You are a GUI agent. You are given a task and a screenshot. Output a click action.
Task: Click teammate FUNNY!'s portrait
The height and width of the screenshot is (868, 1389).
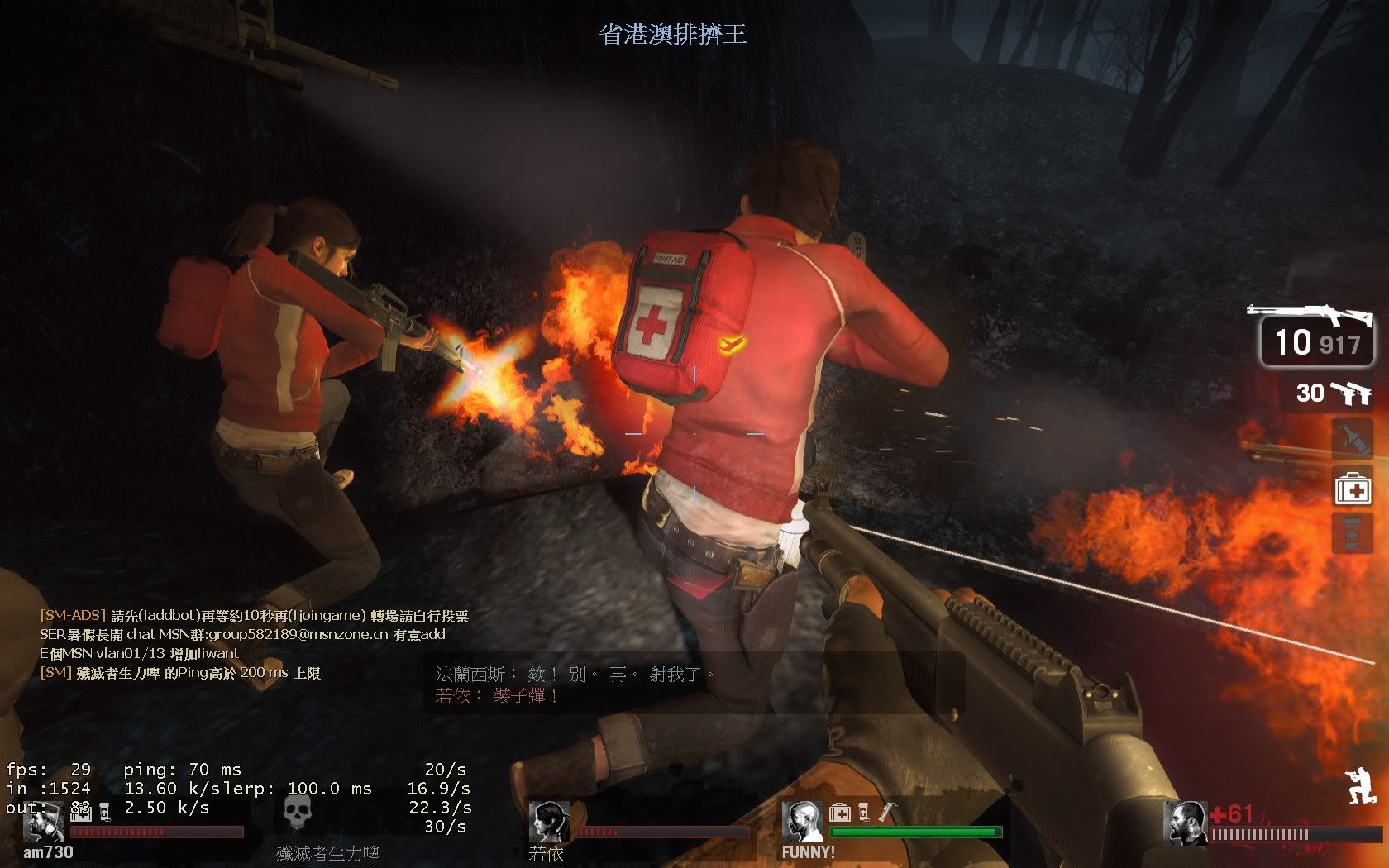802,822
